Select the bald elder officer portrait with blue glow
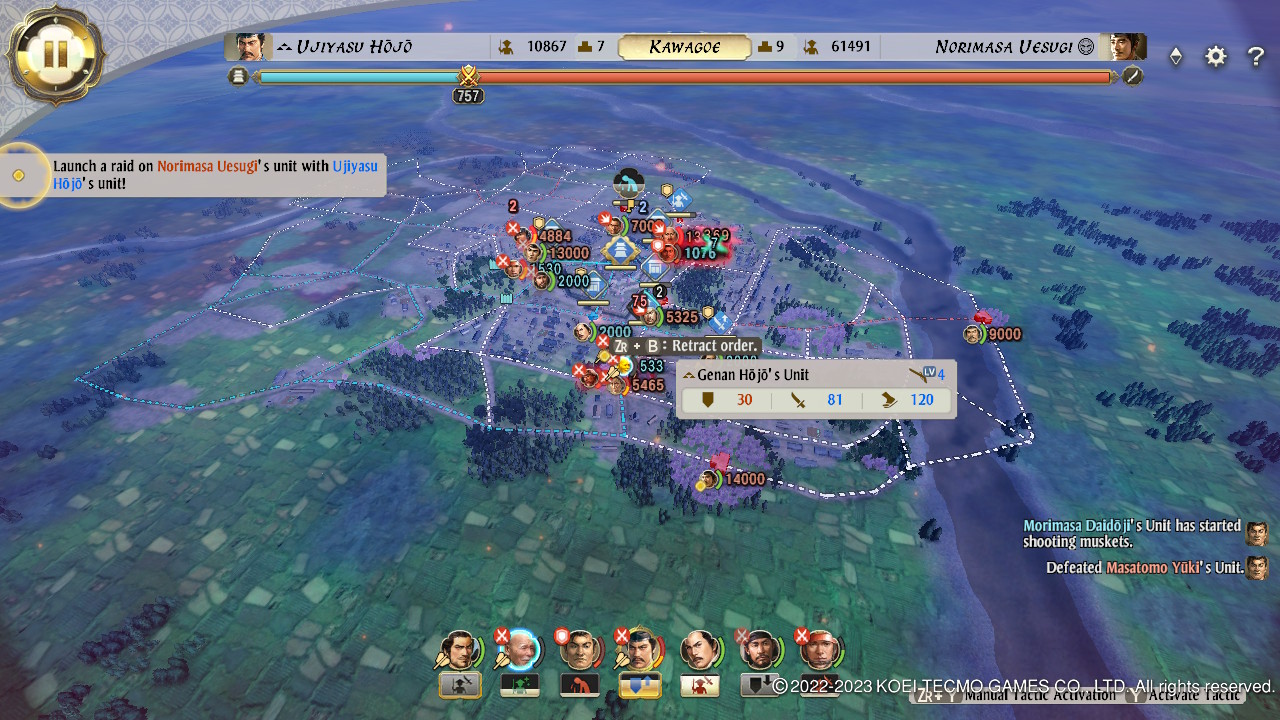The width and height of the screenshot is (1280, 720). [519, 650]
